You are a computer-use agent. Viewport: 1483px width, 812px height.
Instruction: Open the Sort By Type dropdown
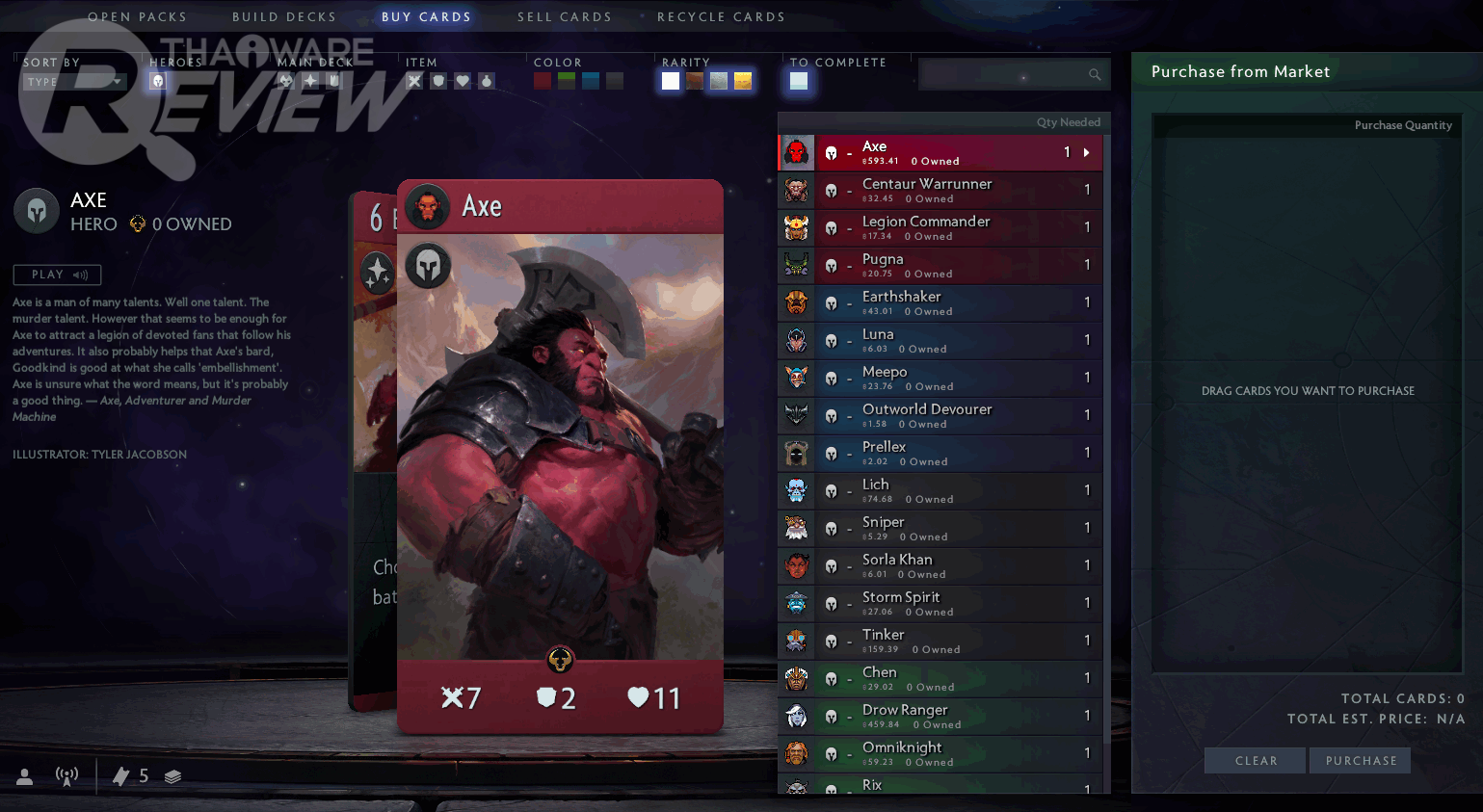point(74,82)
